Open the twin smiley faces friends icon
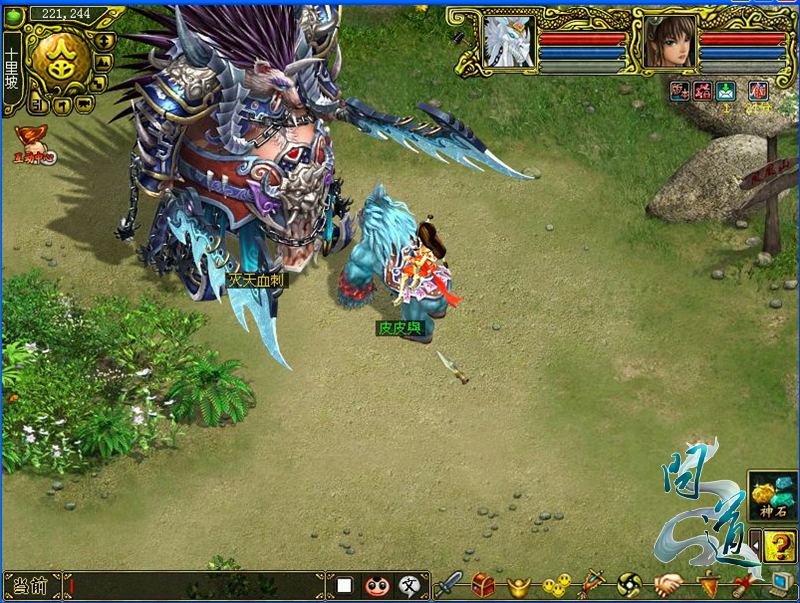Viewport: 800px width, 603px height. [556, 584]
